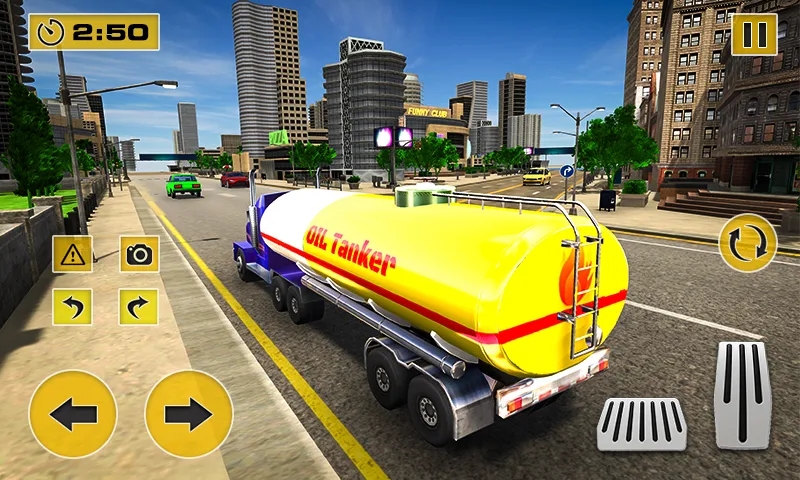Screen dimensions: 800x480
Task: Steer the truck right with the arrow
Action: pyautogui.click(x=189, y=414)
